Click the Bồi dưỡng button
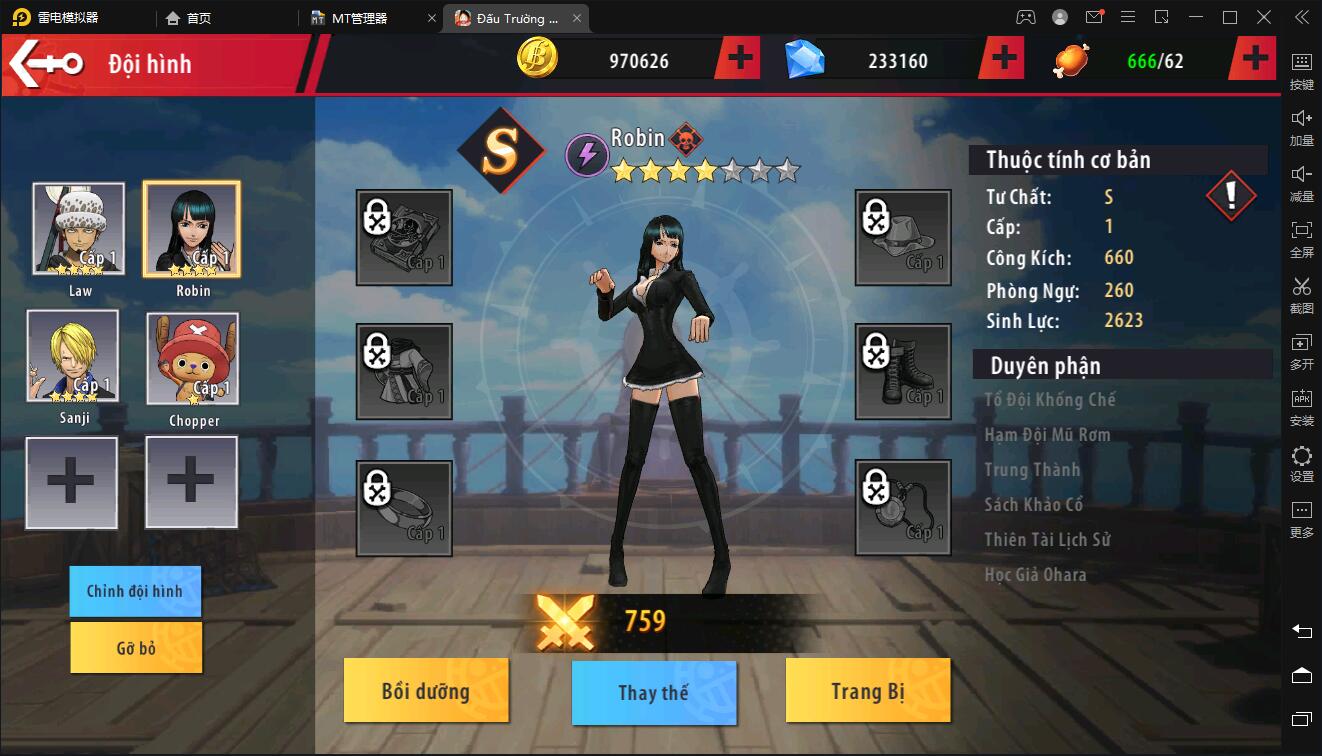 pyautogui.click(x=426, y=690)
